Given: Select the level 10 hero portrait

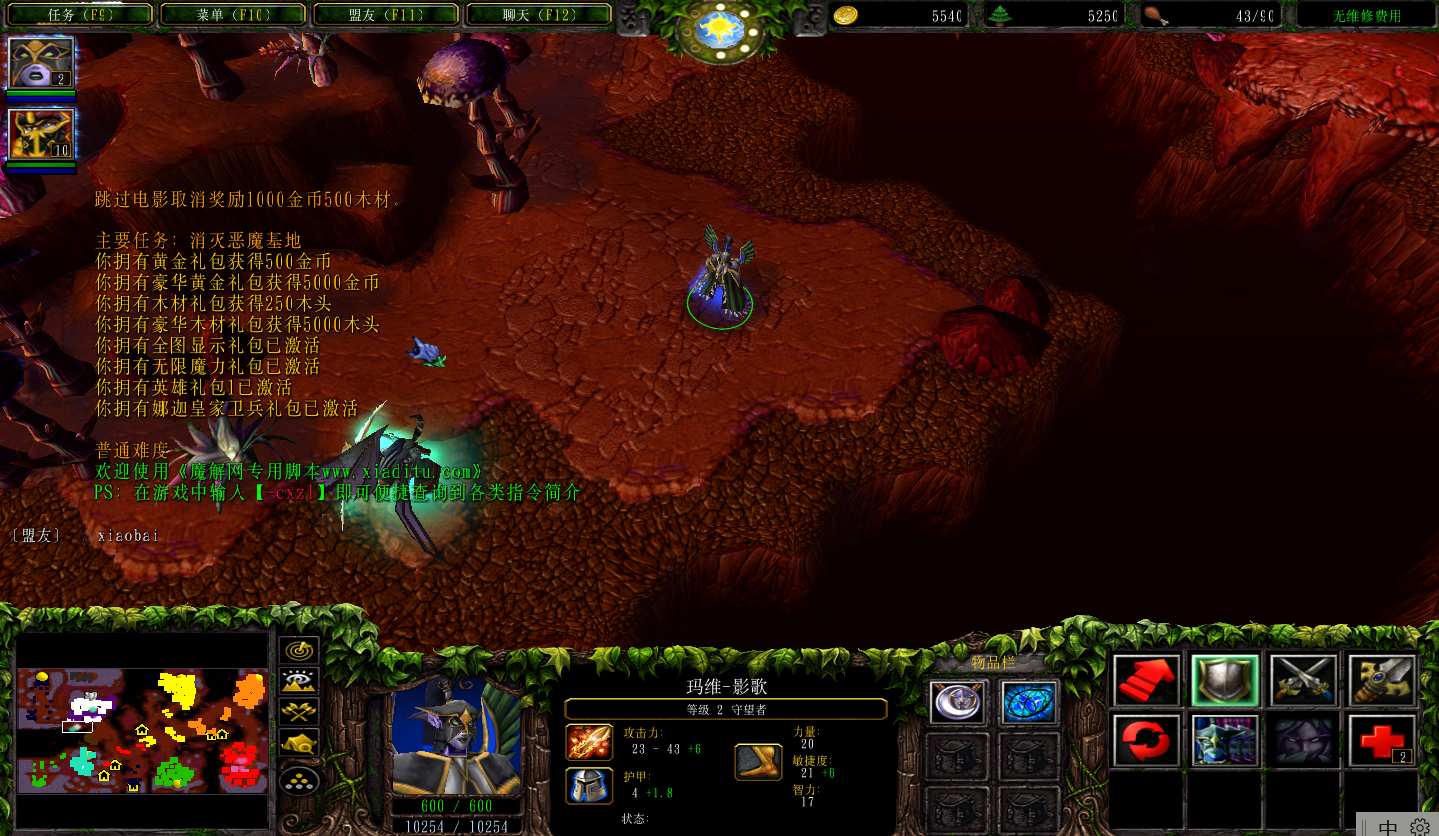Looking at the screenshot, I should click(x=41, y=135).
